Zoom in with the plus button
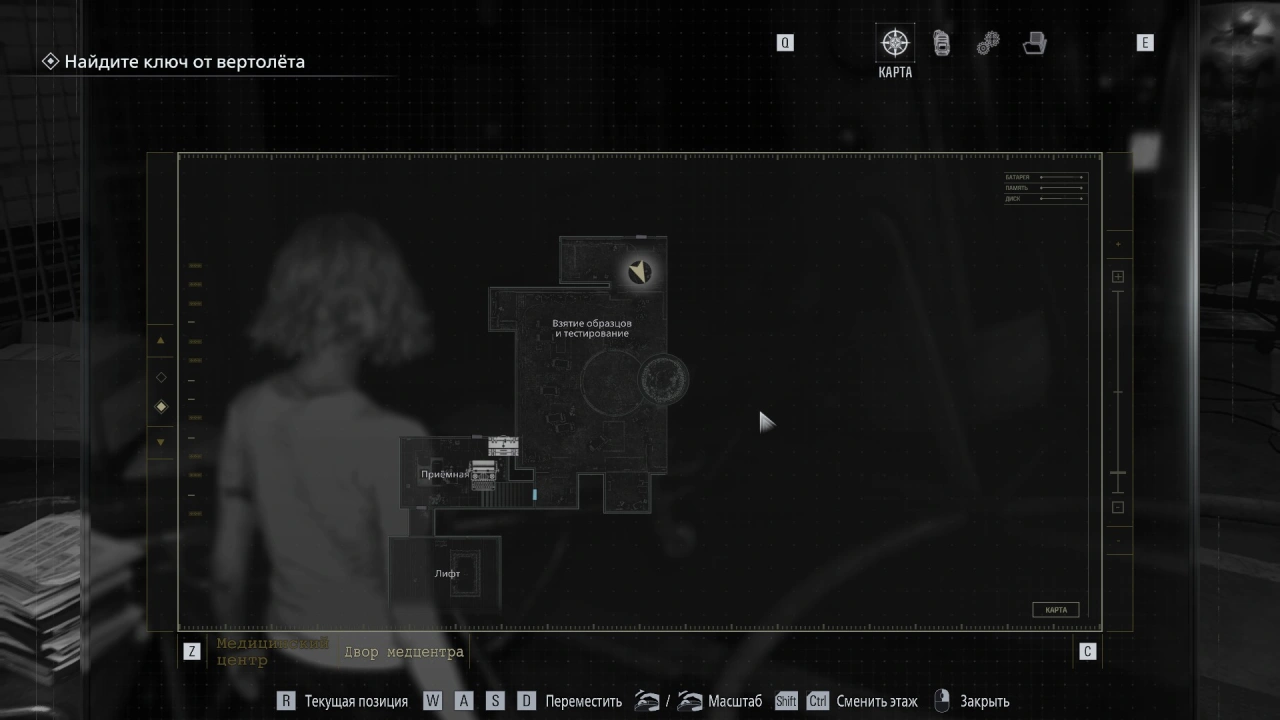 tap(1118, 277)
